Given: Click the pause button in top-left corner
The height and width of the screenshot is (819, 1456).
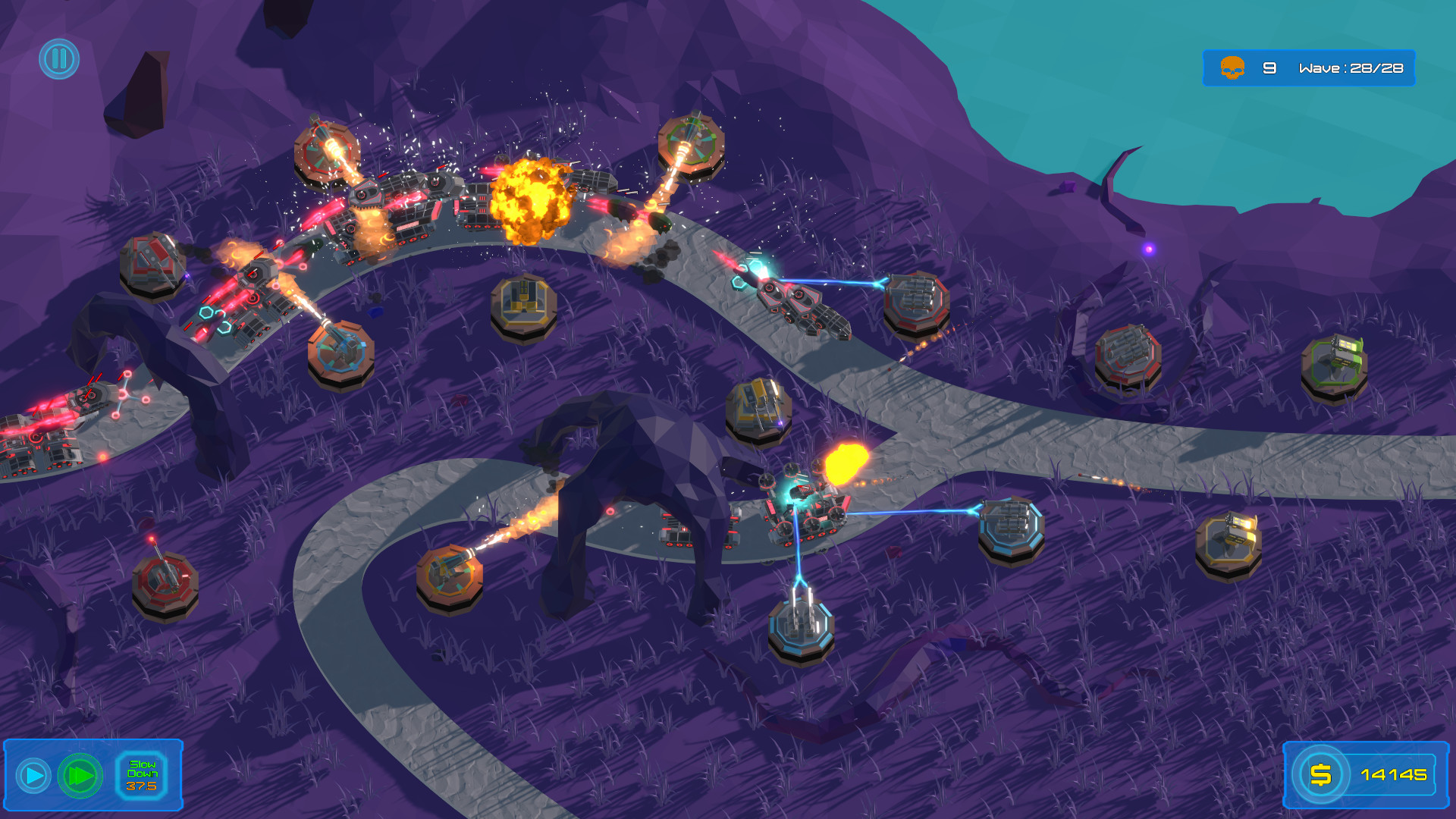Looking at the screenshot, I should (60, 59).
